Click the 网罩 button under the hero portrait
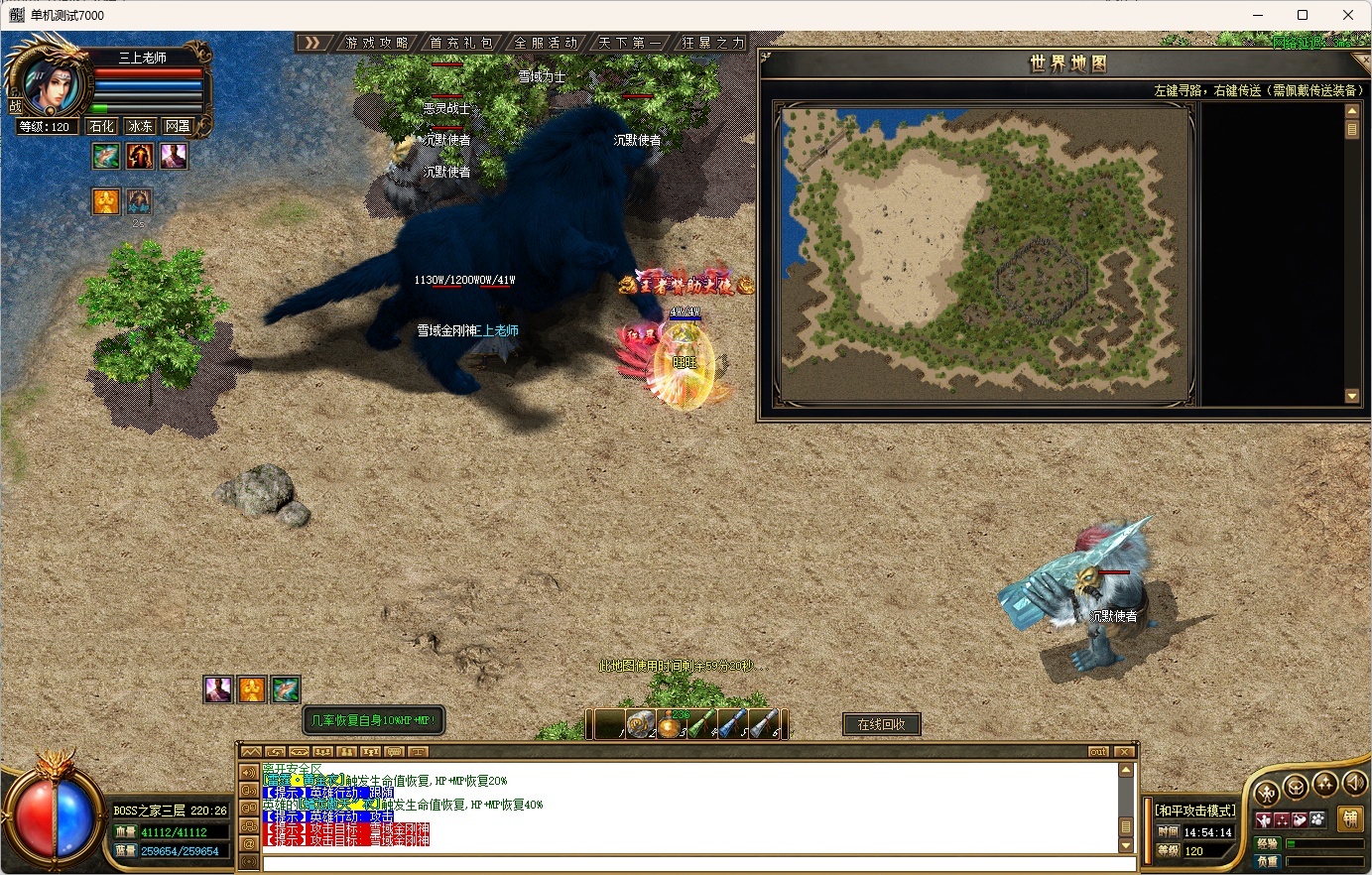 (x=178, y=126)
